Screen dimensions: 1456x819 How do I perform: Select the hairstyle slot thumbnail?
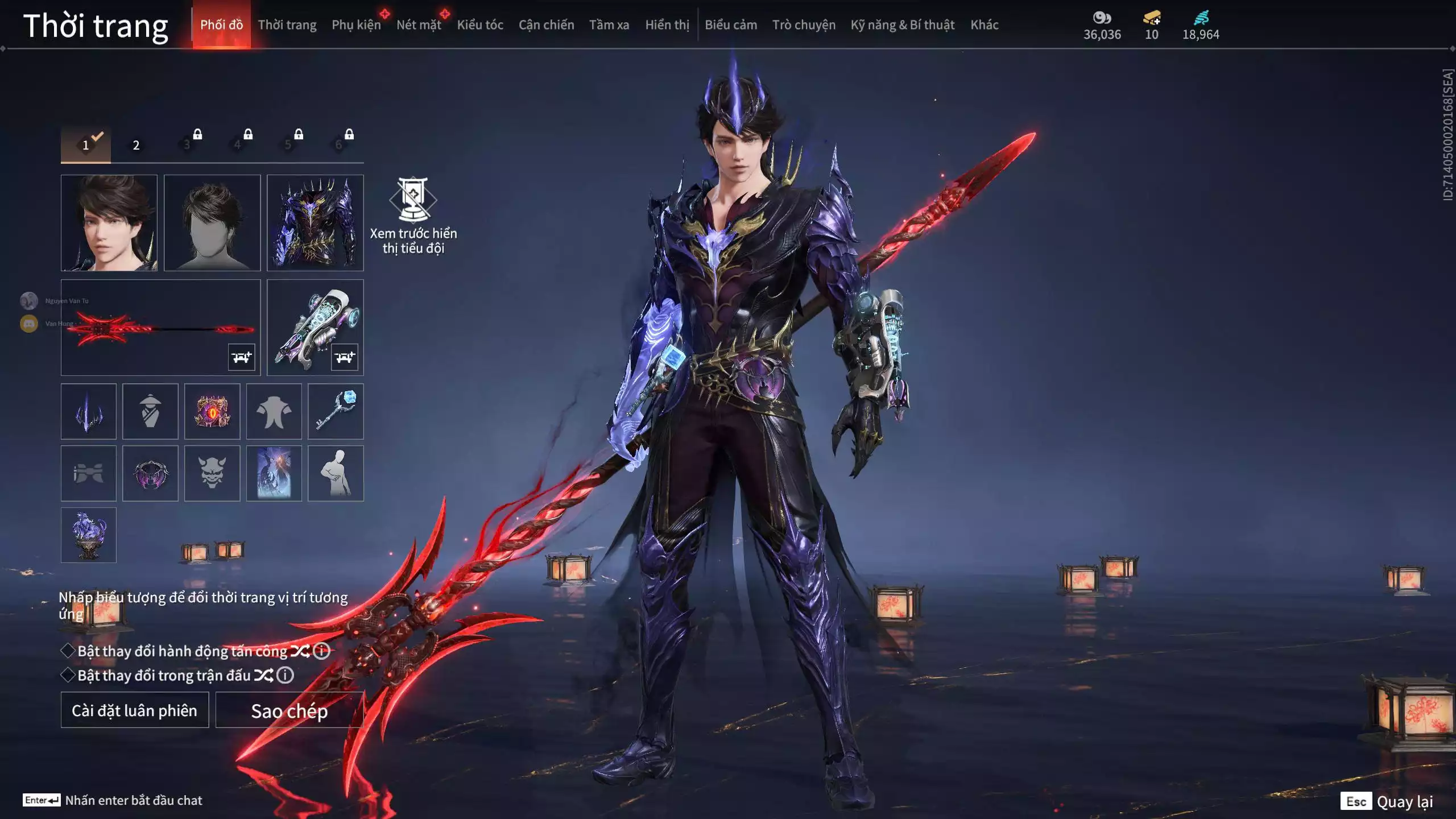click(x=212, y=222)
